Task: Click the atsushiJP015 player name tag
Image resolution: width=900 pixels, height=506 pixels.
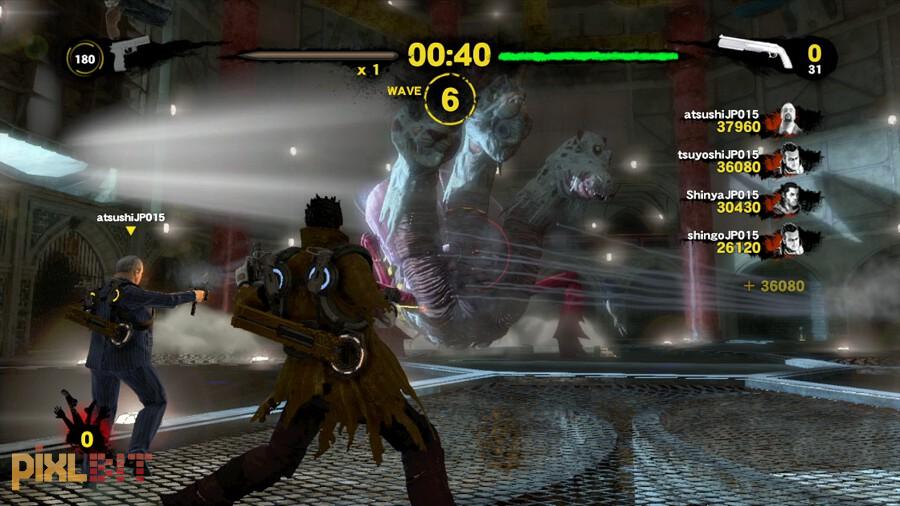Action: coord(130,216)
